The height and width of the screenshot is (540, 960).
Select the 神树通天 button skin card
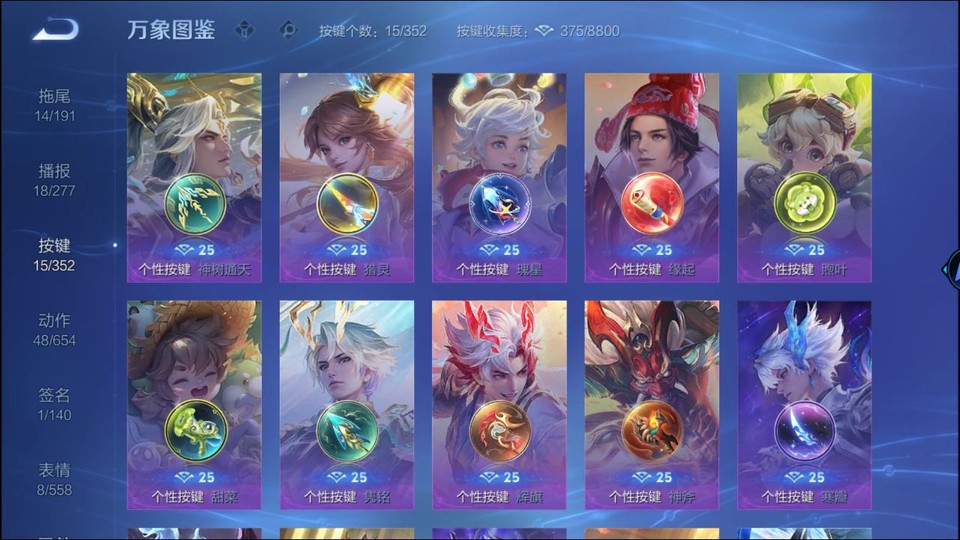click(x=194, y=177)
